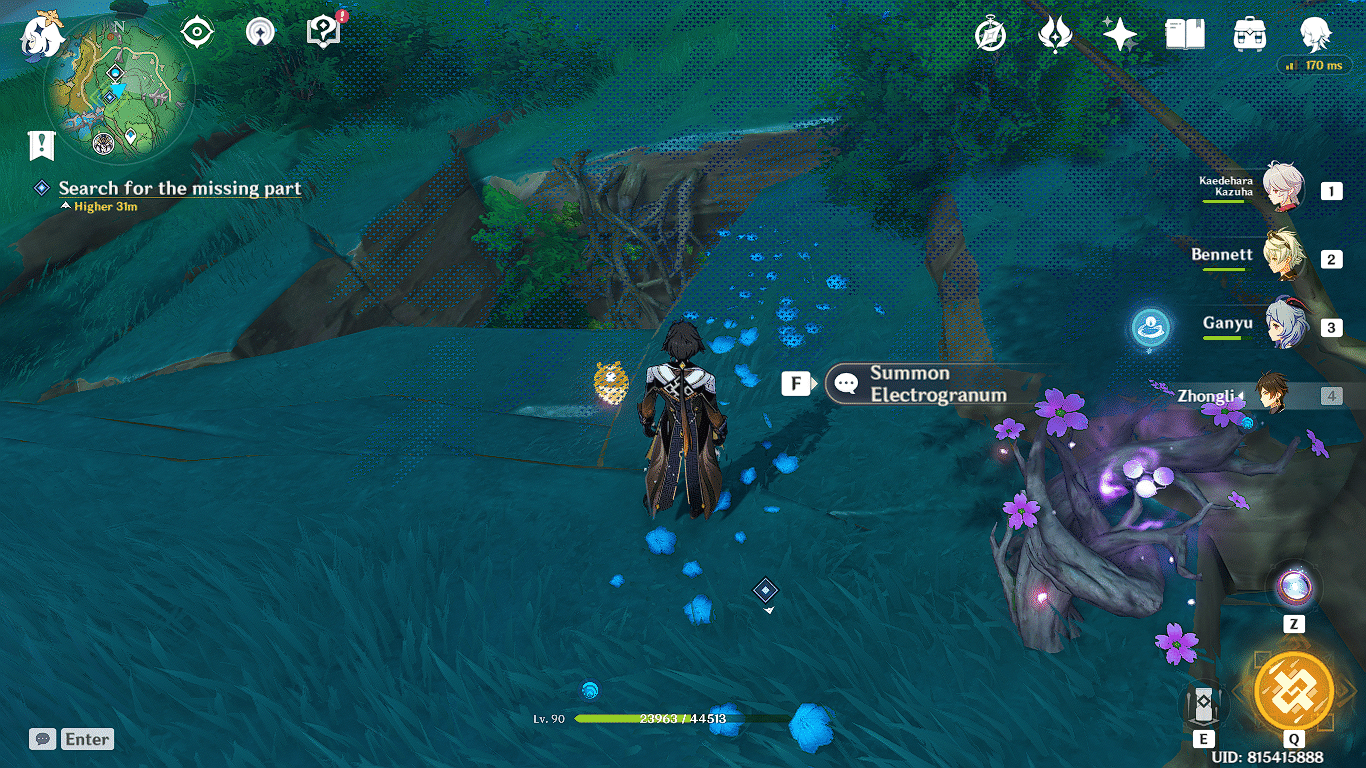Trigger the Elemental Burst Q icon
This screenshot has height=768, width=1366.
coord(1294,690)
